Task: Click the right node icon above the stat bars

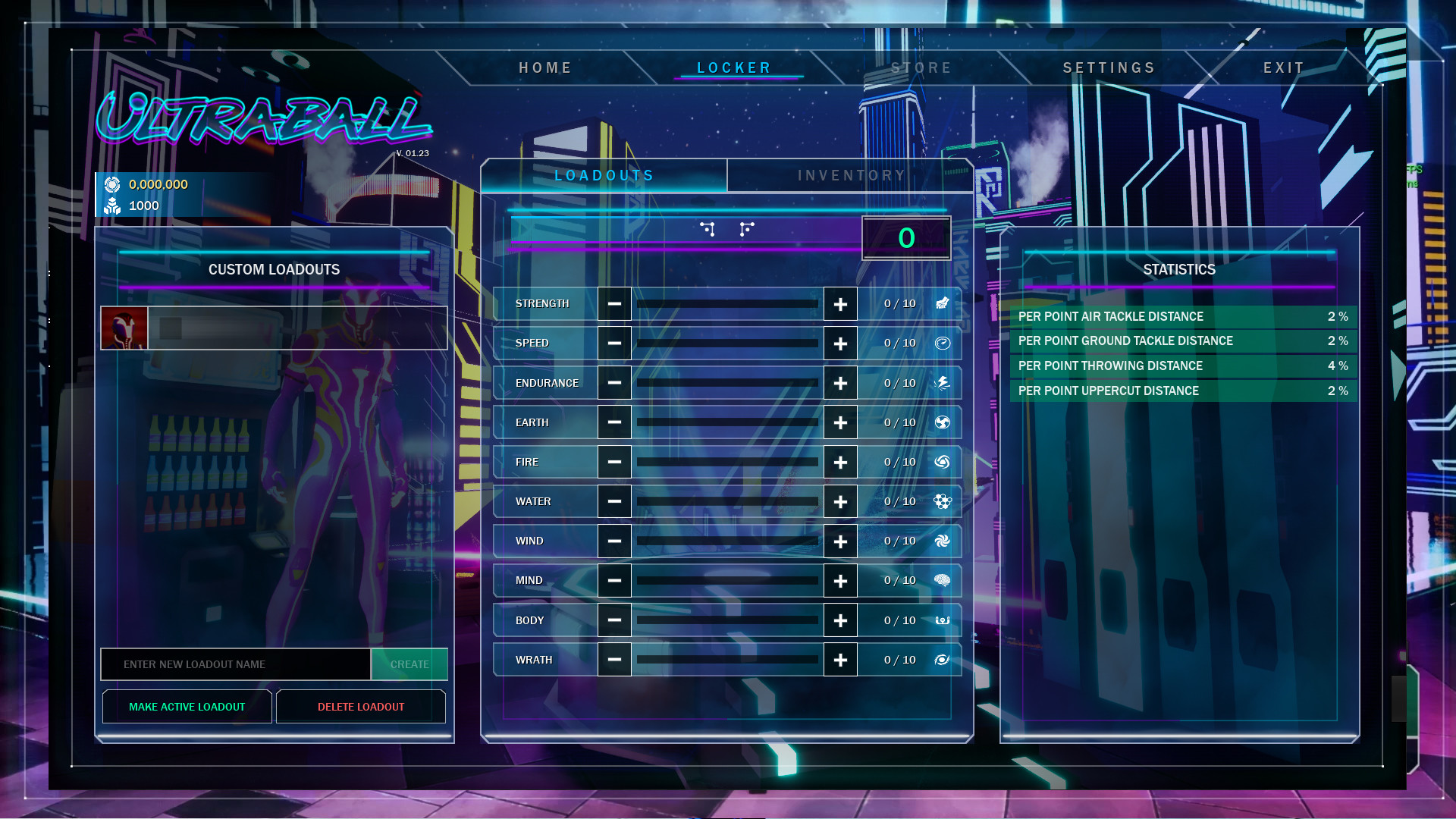Action: (746, 228)
